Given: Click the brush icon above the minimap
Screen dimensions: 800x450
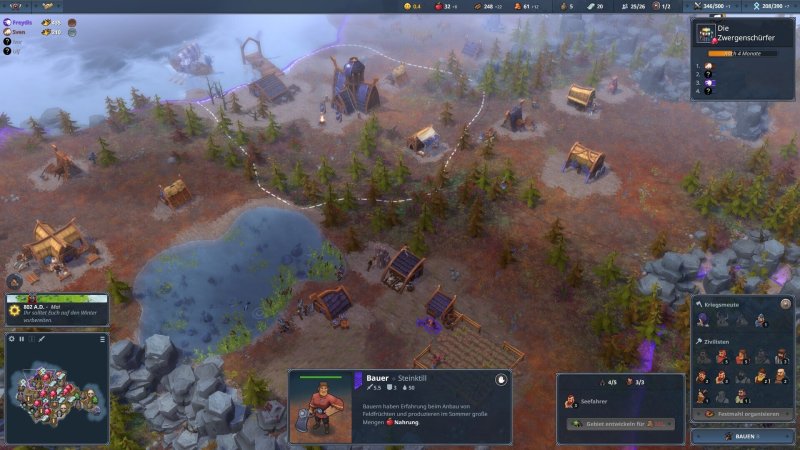Looking at the screenshot, I should click(43, 339).
